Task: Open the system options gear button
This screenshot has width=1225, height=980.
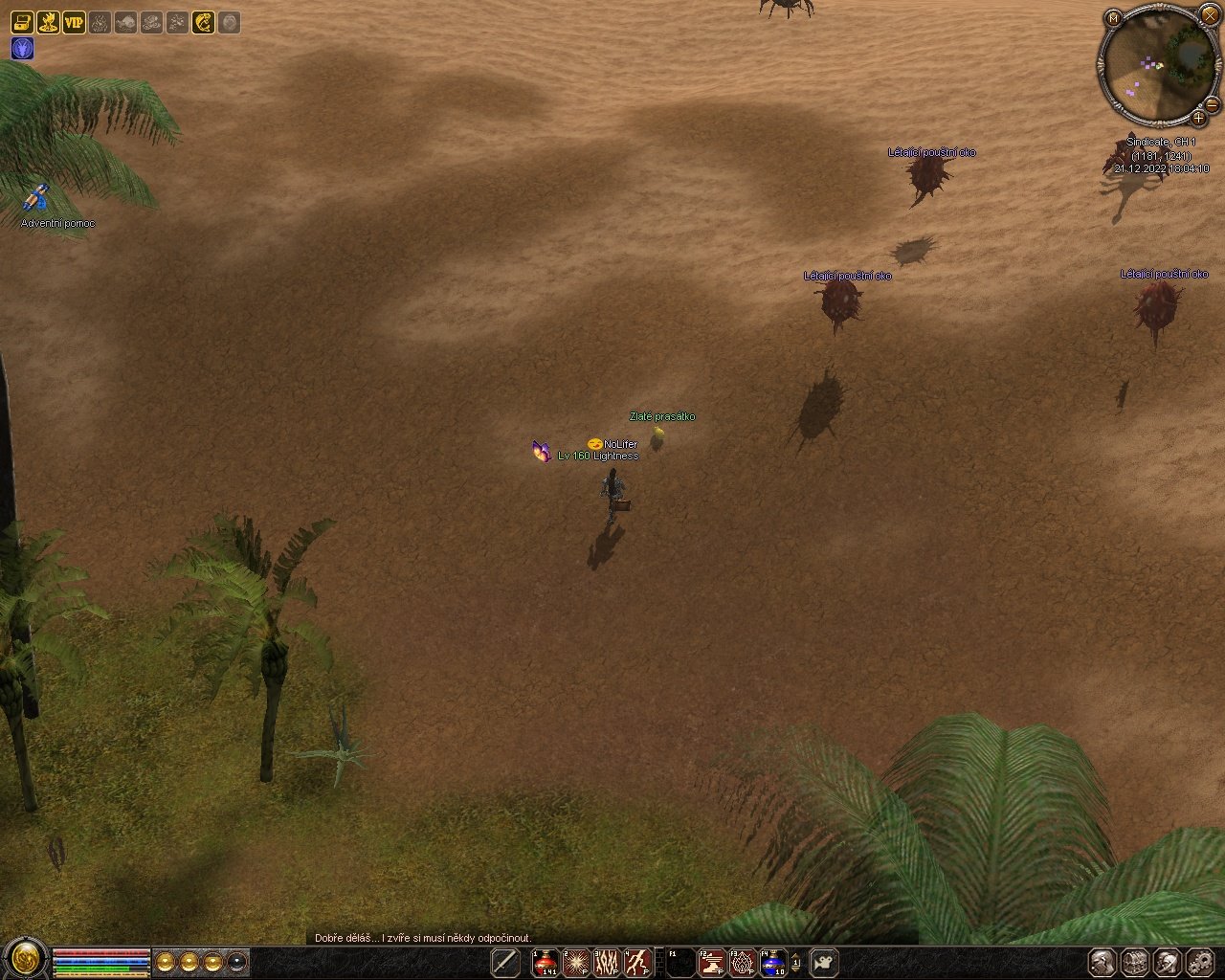Action: [1199, 962]
